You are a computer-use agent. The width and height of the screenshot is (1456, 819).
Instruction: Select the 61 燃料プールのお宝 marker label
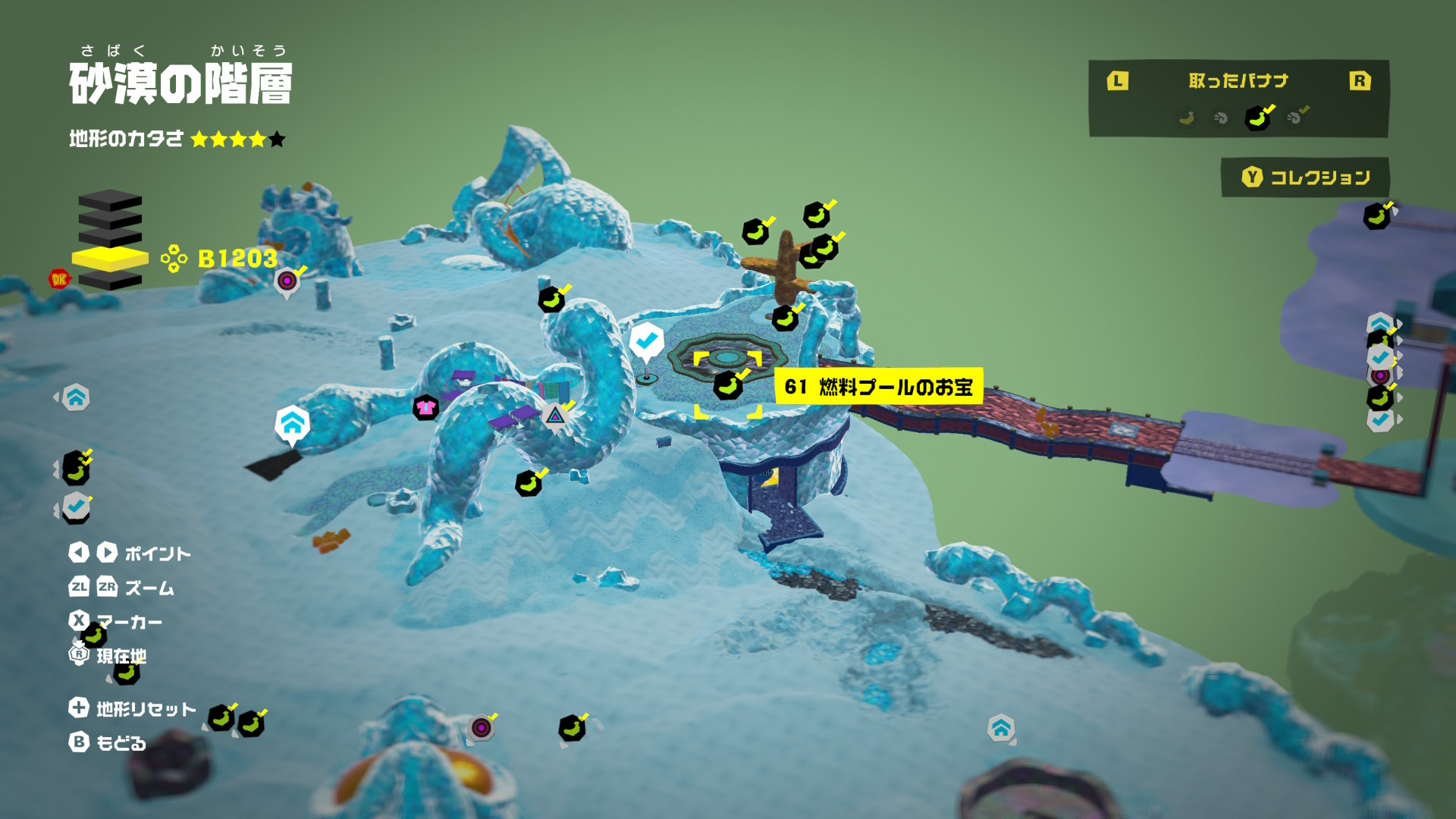coord(879,387)
